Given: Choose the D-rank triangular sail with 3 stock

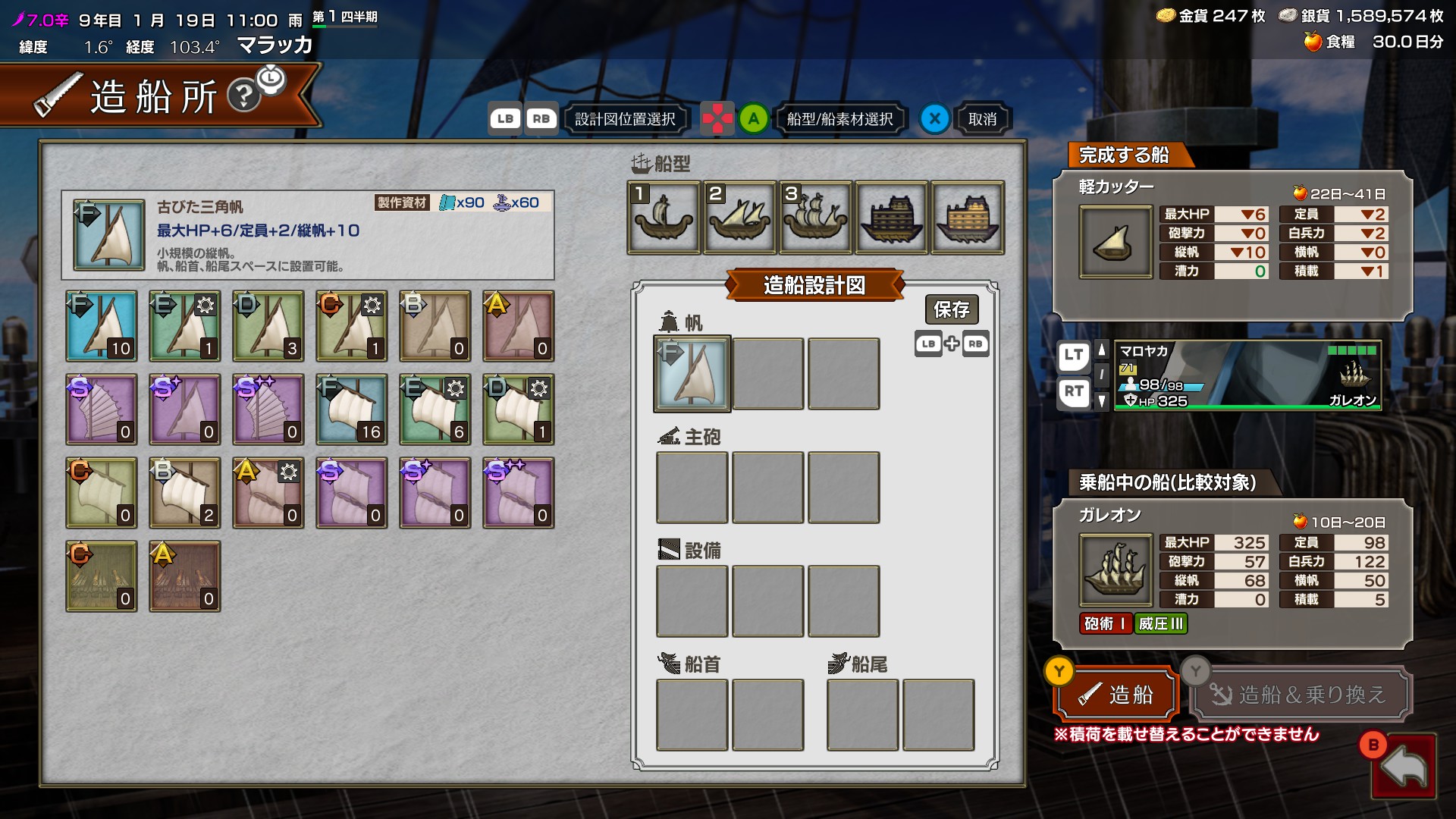Looking at the screenshot, I should (268, 326).
